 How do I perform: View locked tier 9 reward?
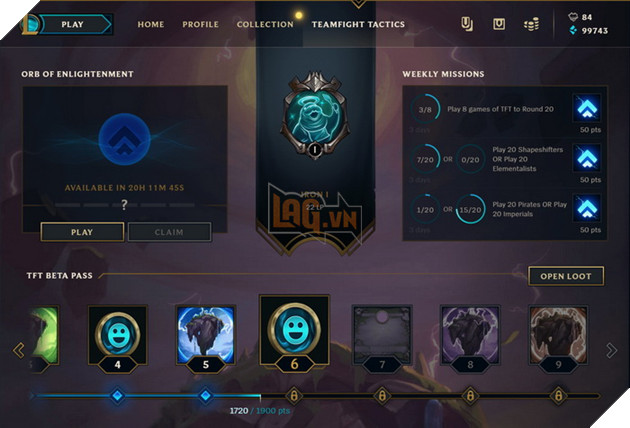pyautogui.click(x=558, y=334)
